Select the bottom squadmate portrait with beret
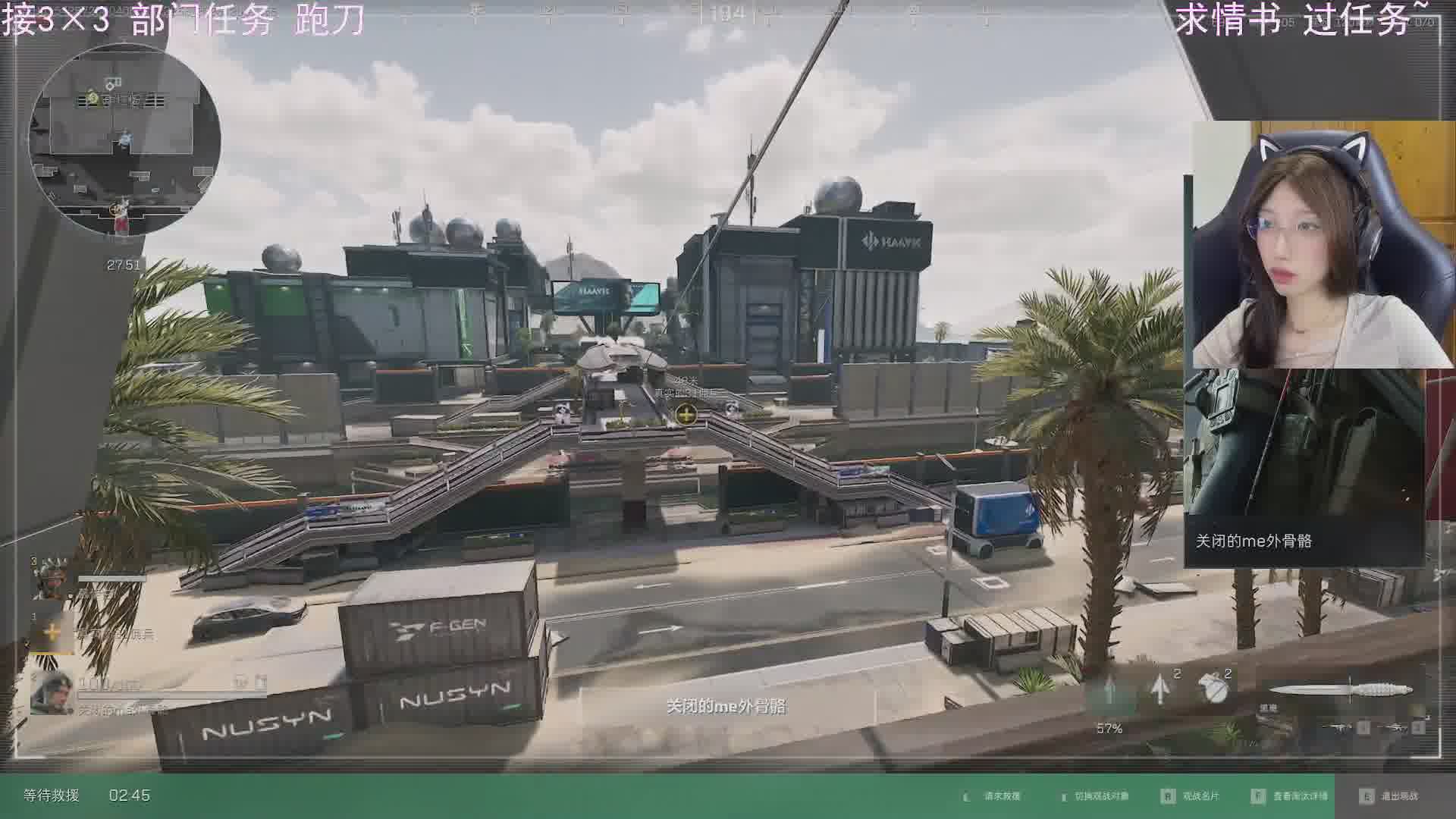 52,692
